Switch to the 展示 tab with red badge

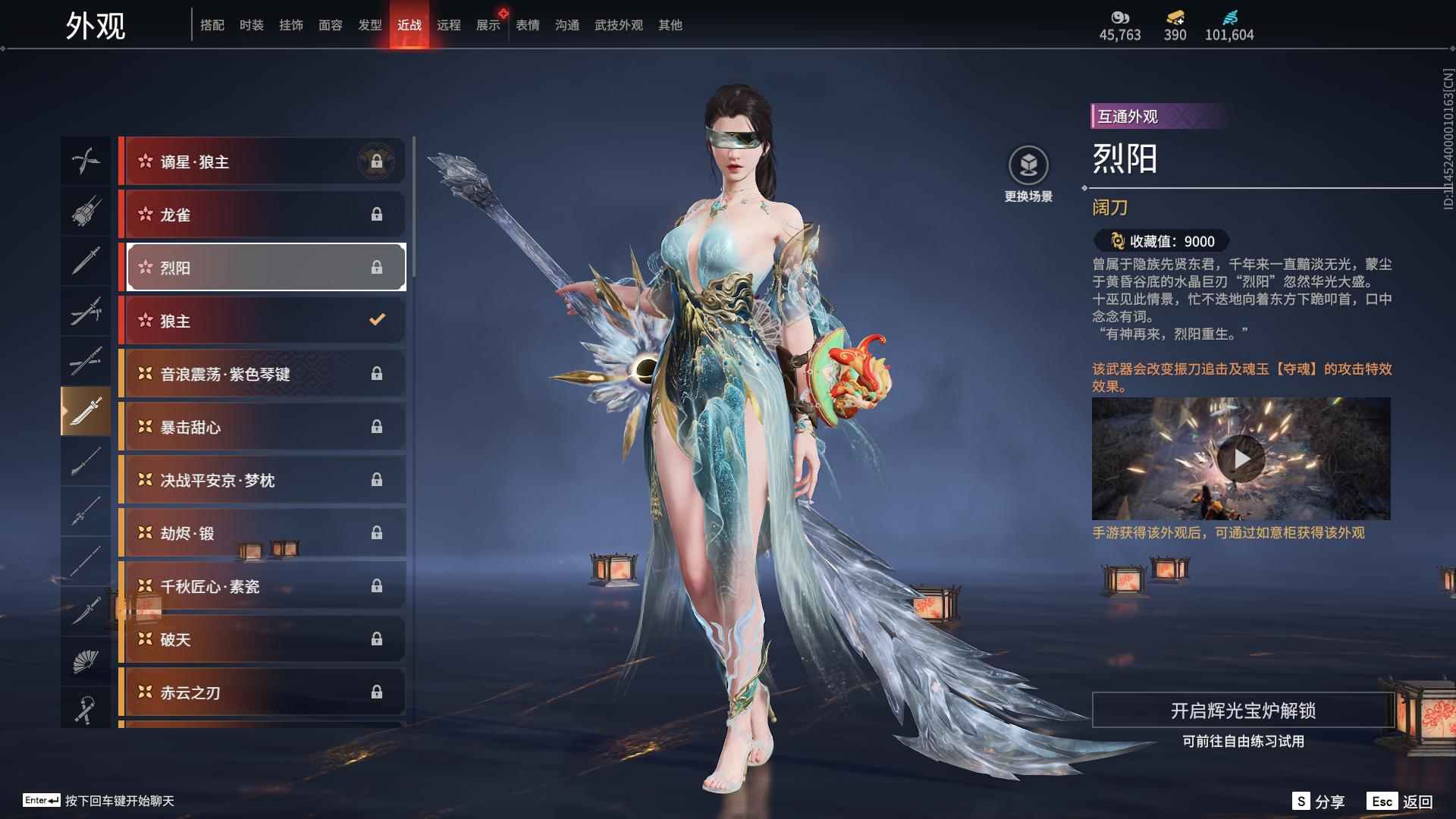click(x=488, y=24)
